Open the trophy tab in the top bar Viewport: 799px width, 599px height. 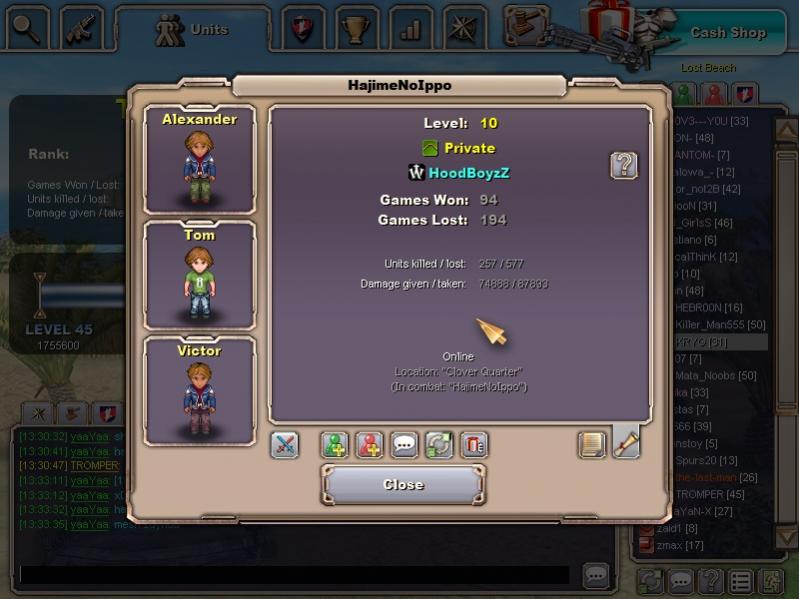pyautogui.click(x=355, y=29)
